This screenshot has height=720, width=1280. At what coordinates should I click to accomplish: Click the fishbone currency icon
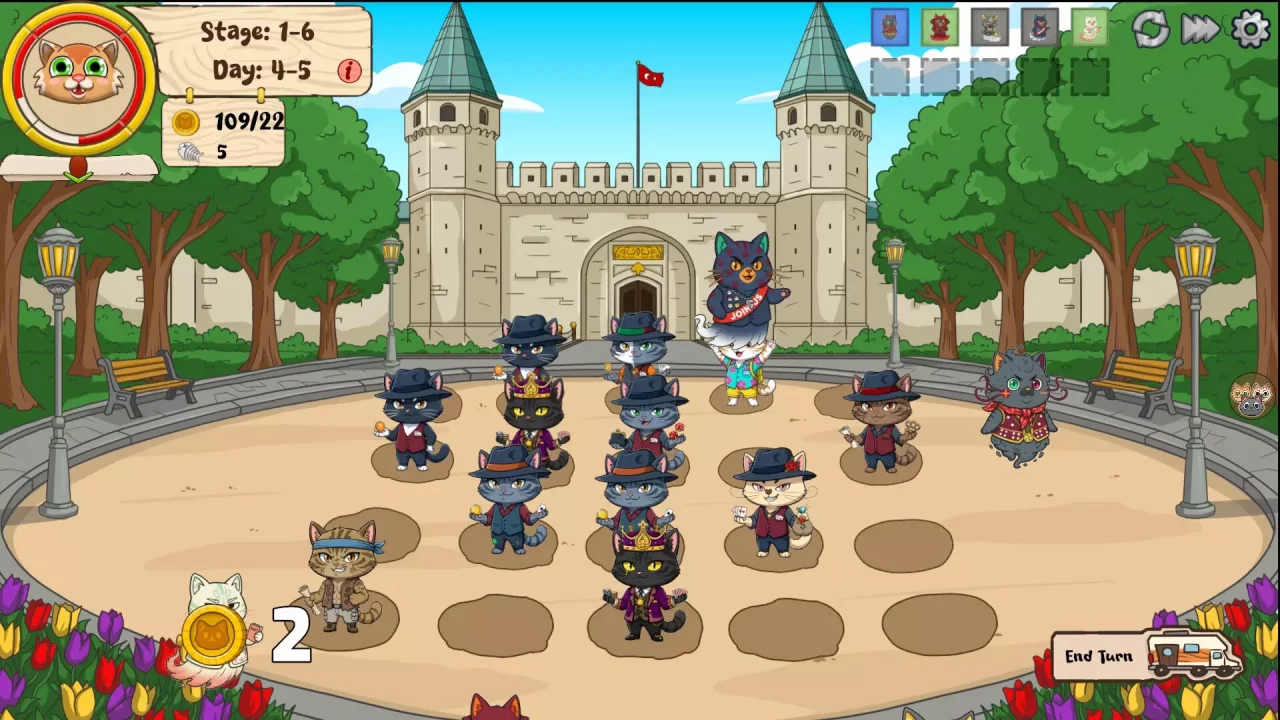click(190, 152)
